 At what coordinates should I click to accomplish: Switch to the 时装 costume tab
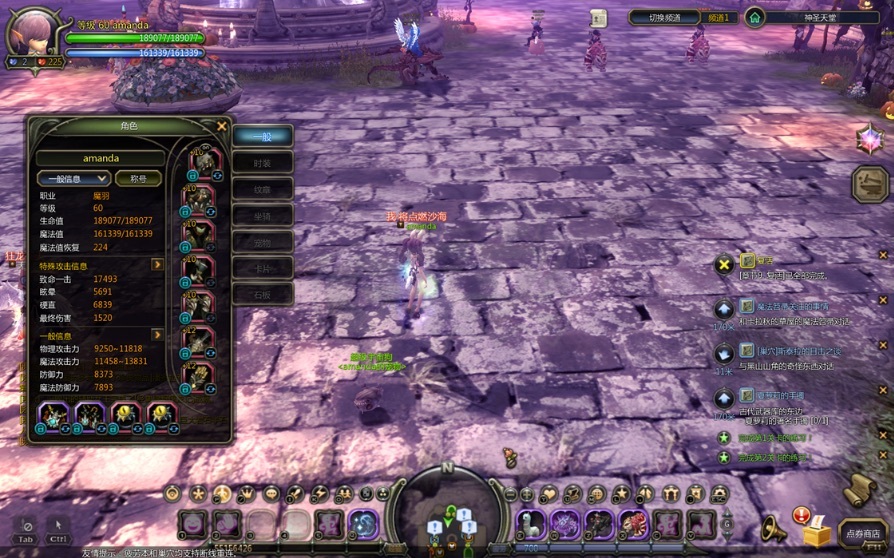(262, 163)
